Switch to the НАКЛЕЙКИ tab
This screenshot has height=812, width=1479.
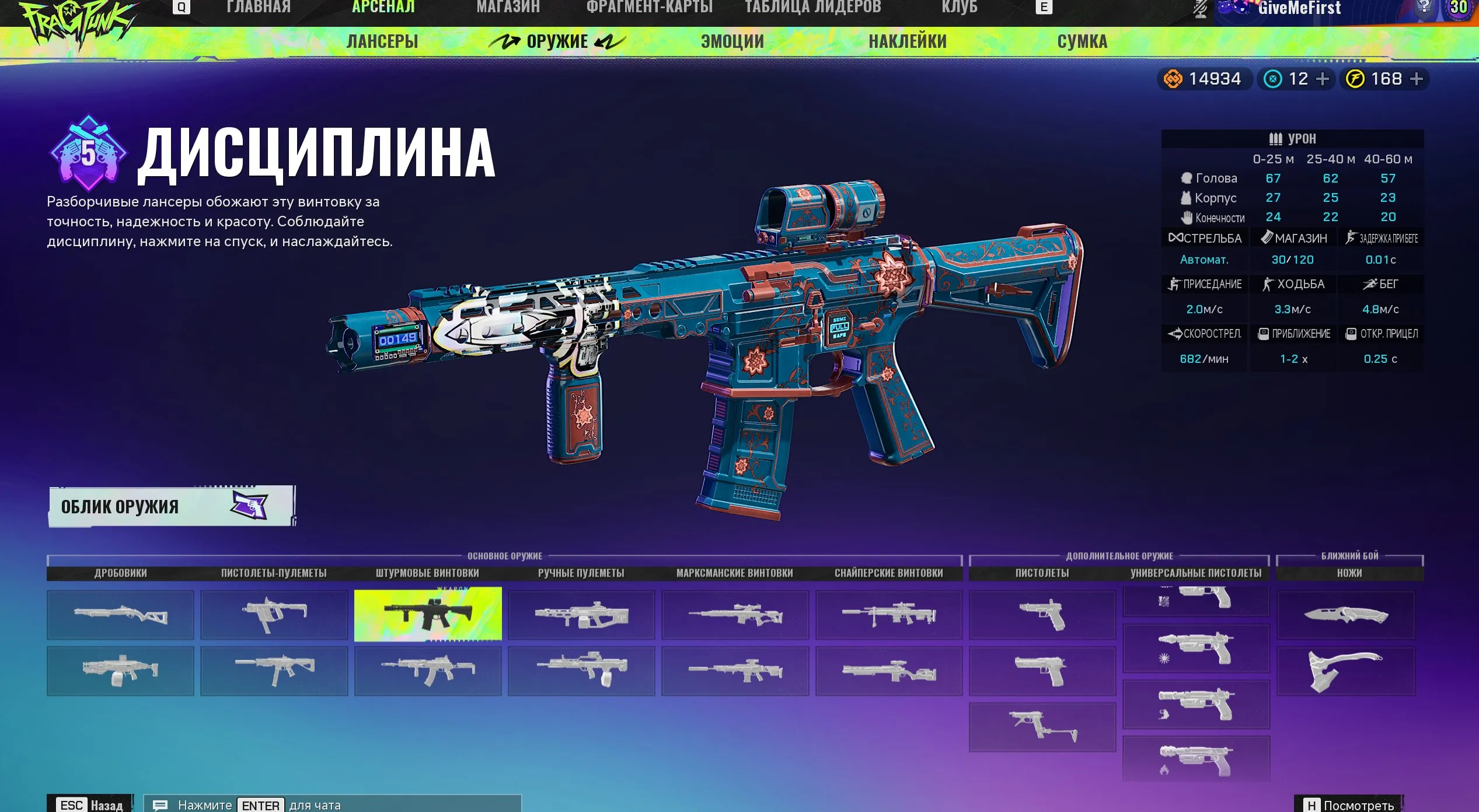tap(907, 41)
